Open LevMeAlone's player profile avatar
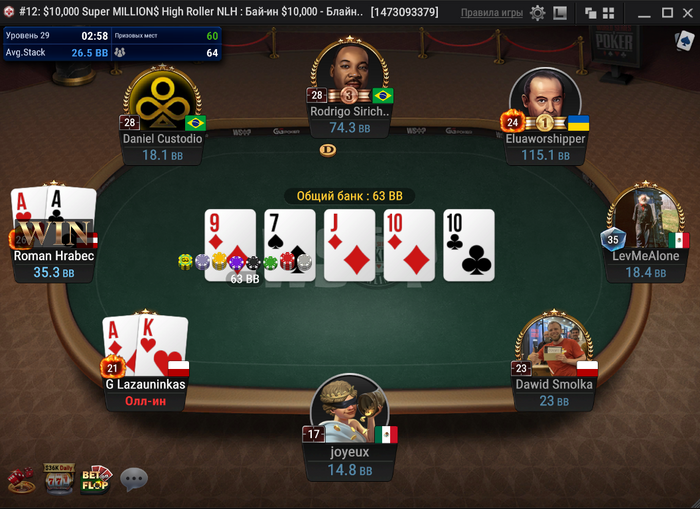Viewport: 700px width, 509px height. 645,216
